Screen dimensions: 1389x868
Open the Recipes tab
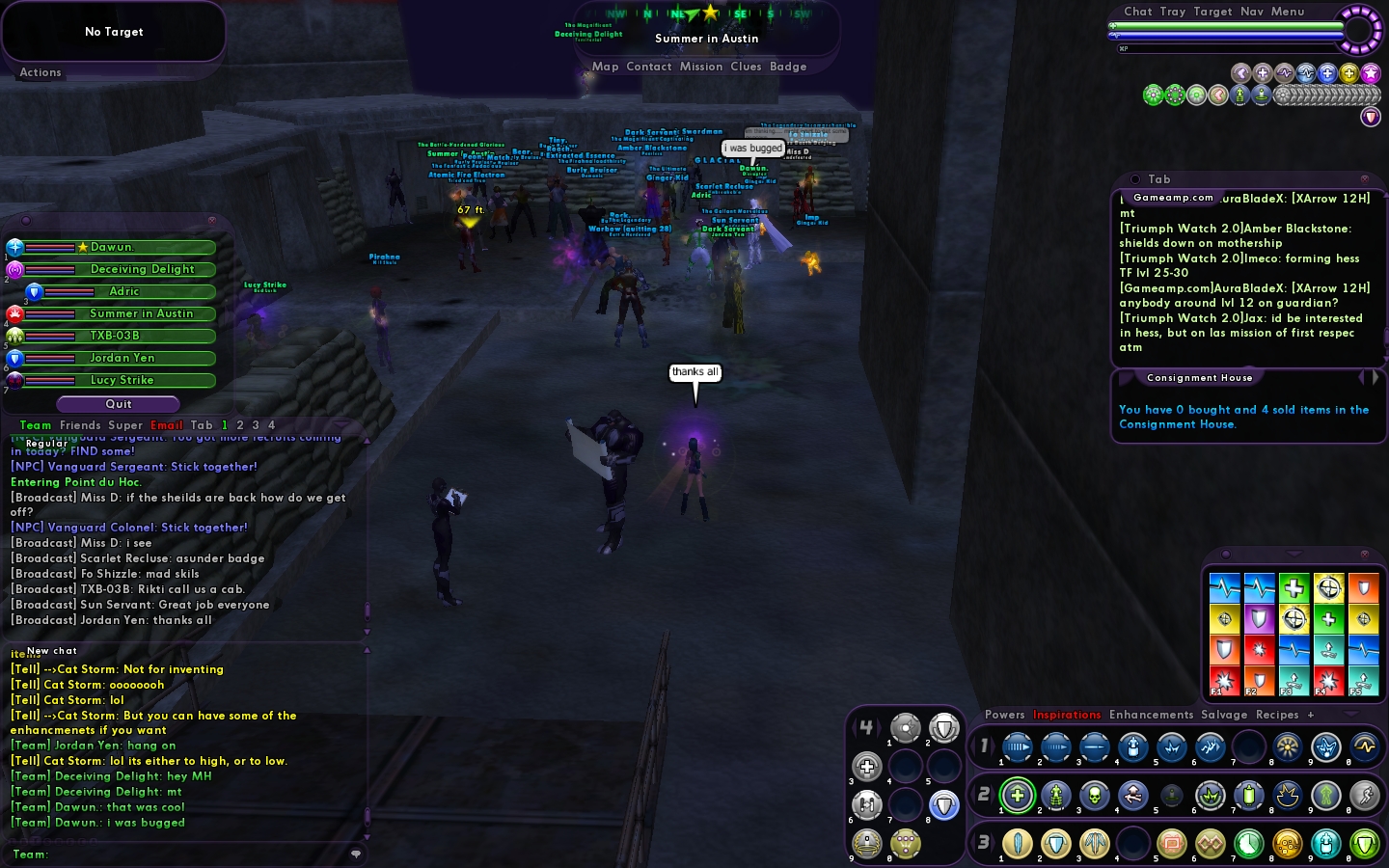[1276, 715]
